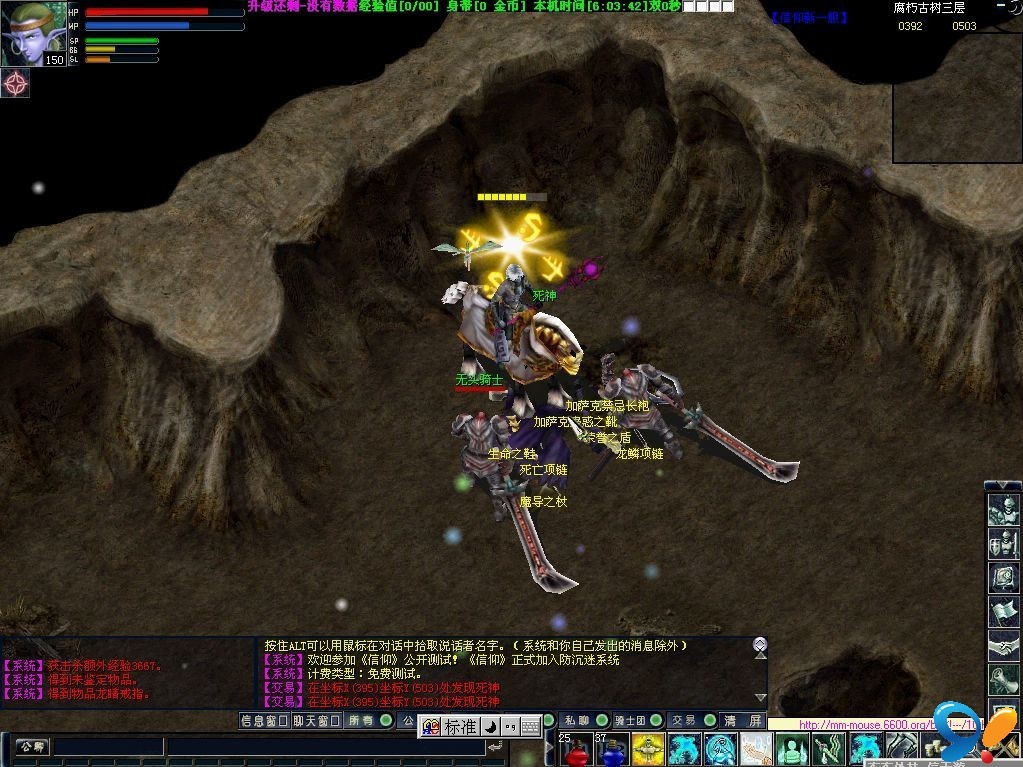This screenshot has width=1023, height=767.
Task: Open the armored knight character icon
Action: (x=1003, y=511)
